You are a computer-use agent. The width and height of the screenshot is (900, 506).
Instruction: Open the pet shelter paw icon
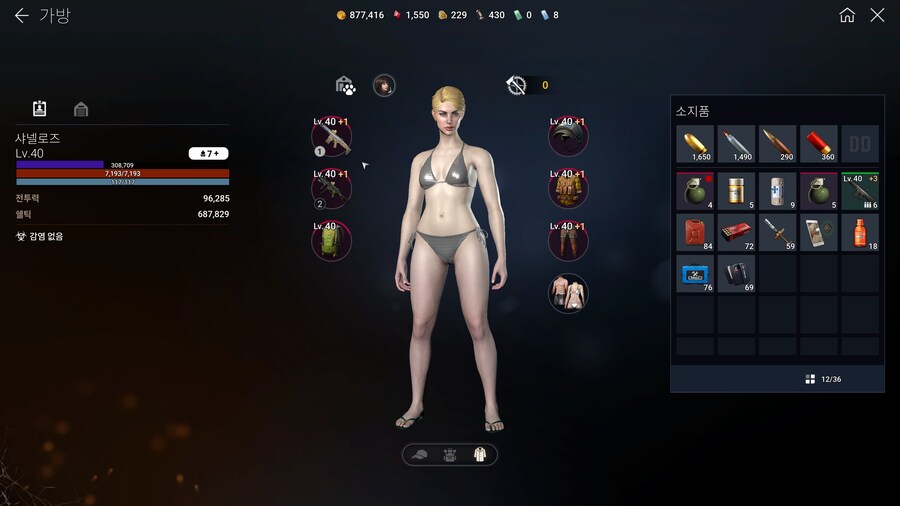(x=345, y=86)
